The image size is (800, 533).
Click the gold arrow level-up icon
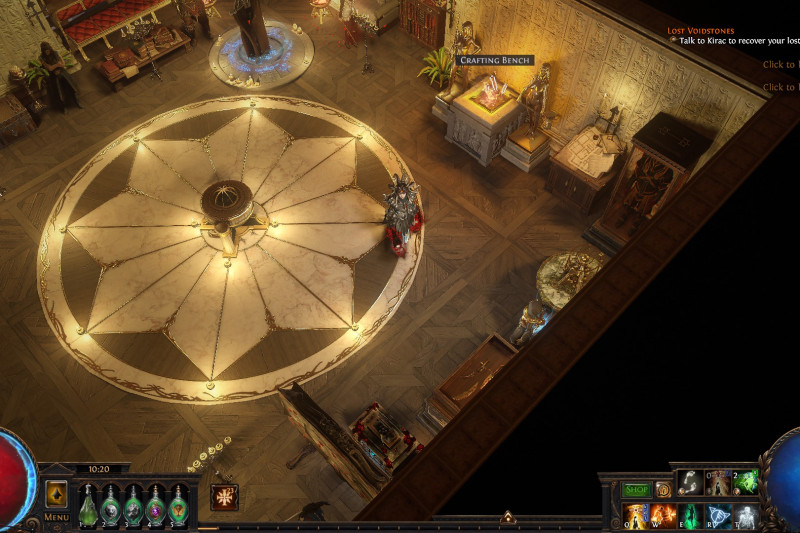[56, 493]
